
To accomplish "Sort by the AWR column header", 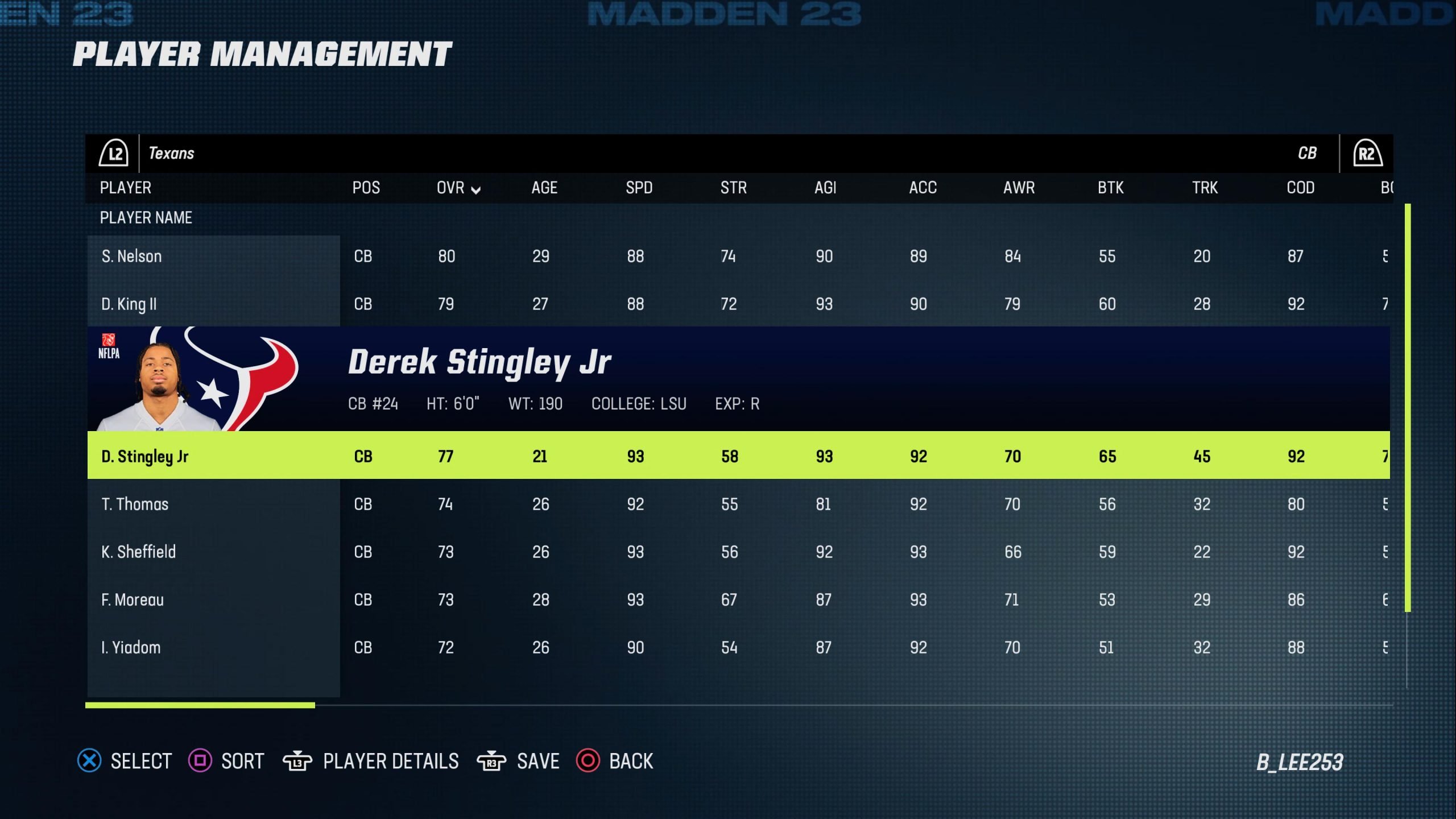I will tap(1019, 188).
